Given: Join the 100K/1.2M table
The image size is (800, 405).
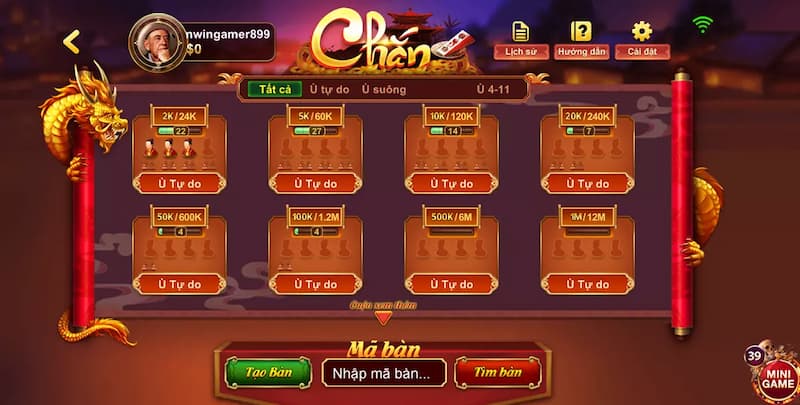Looking at the screenshot, I should click(315, 284).
